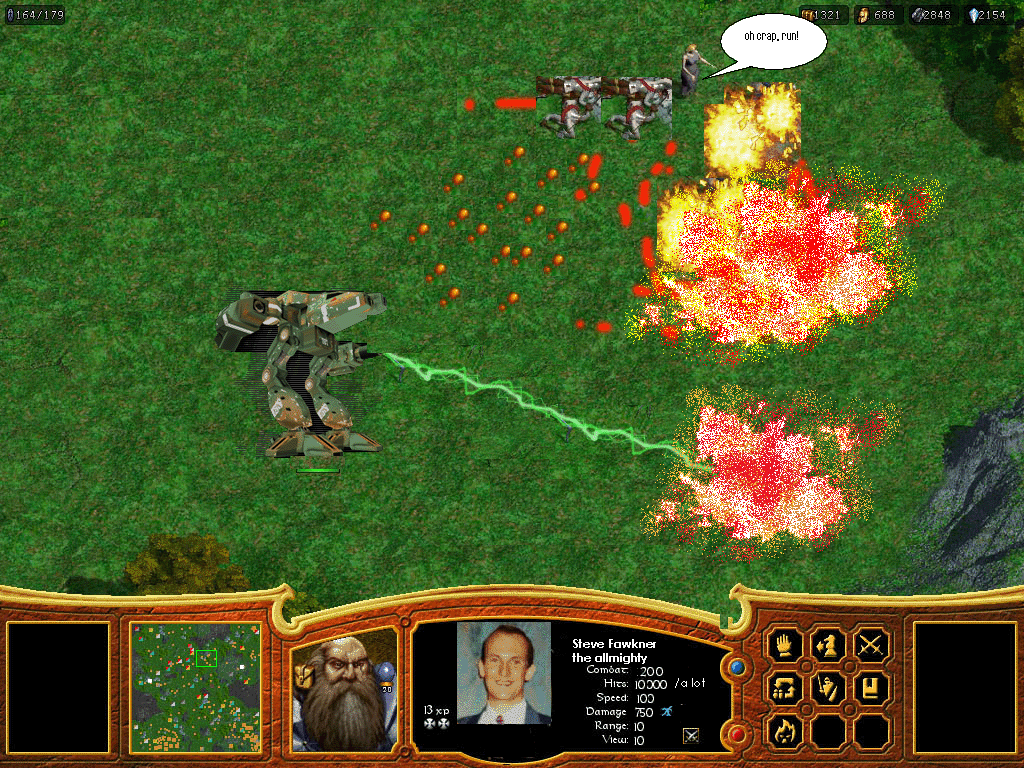
Task: Select the green mech unit with health bar
Action: click(305, 375)
